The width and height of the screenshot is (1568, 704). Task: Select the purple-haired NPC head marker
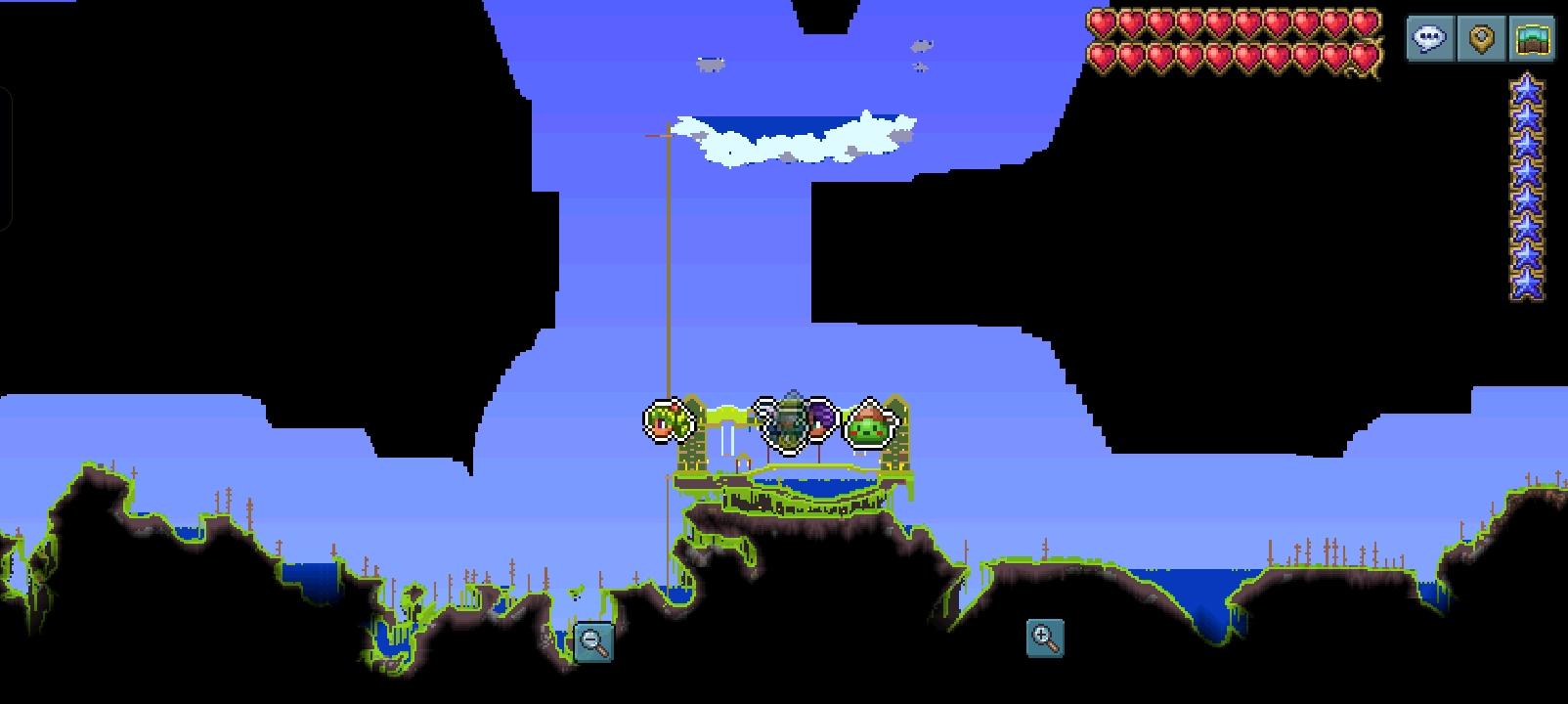point(820,420)
